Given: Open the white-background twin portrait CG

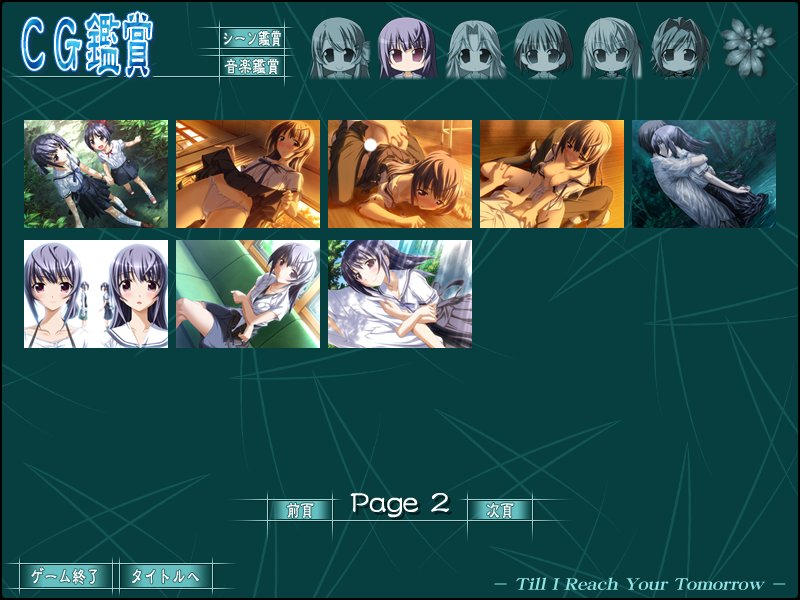Looking at the screenshot, I should pyautogui.click(x=96, y=294).
